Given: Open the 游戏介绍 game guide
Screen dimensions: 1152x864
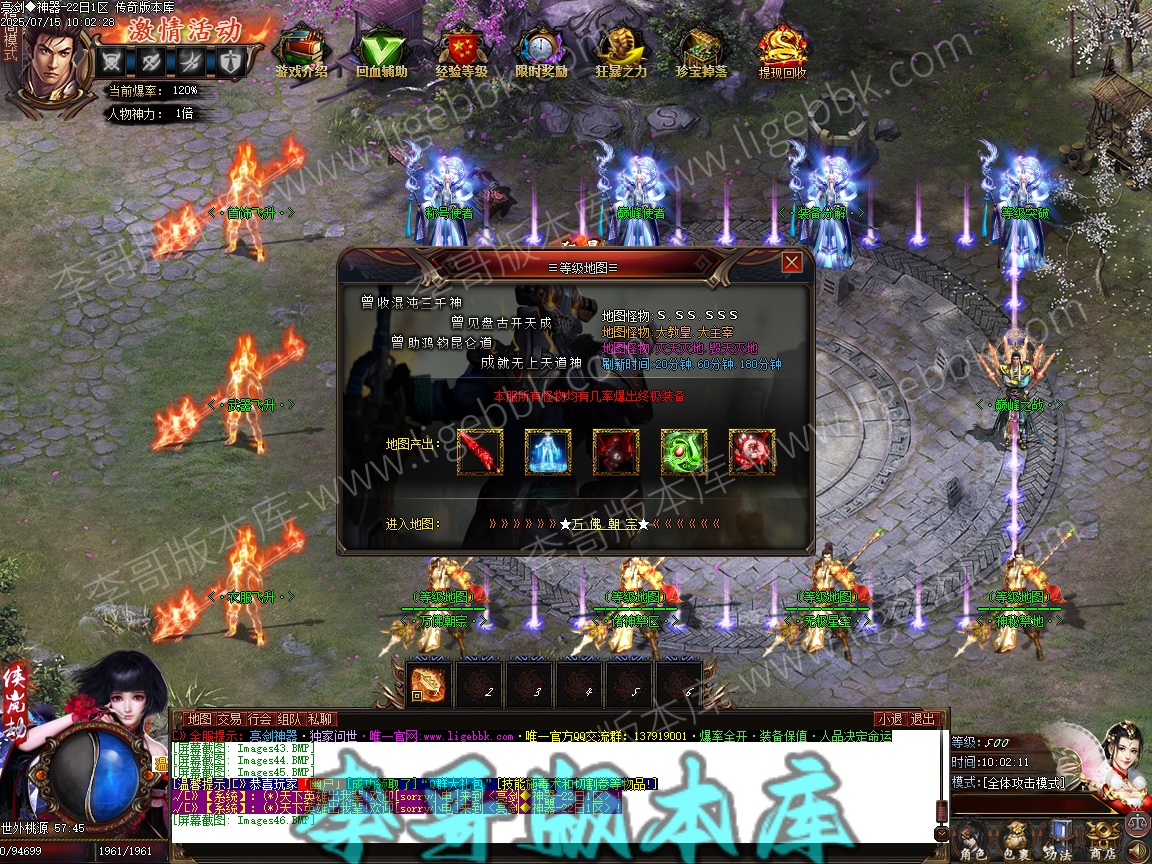Looking at the screenshot, I should point(301,52).
